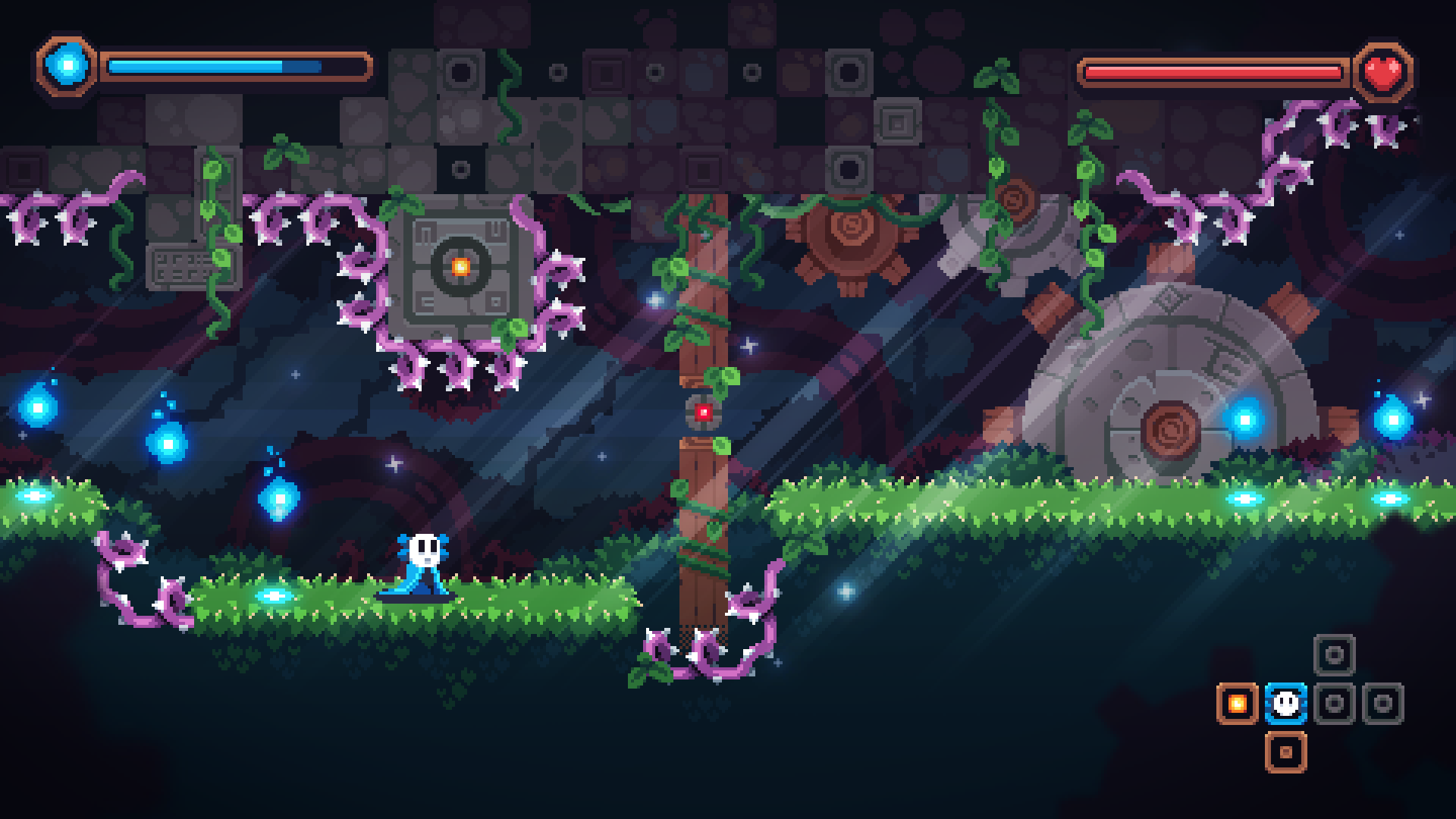
Task: Click the blue energy orb icon
Action: click(68, 65)
